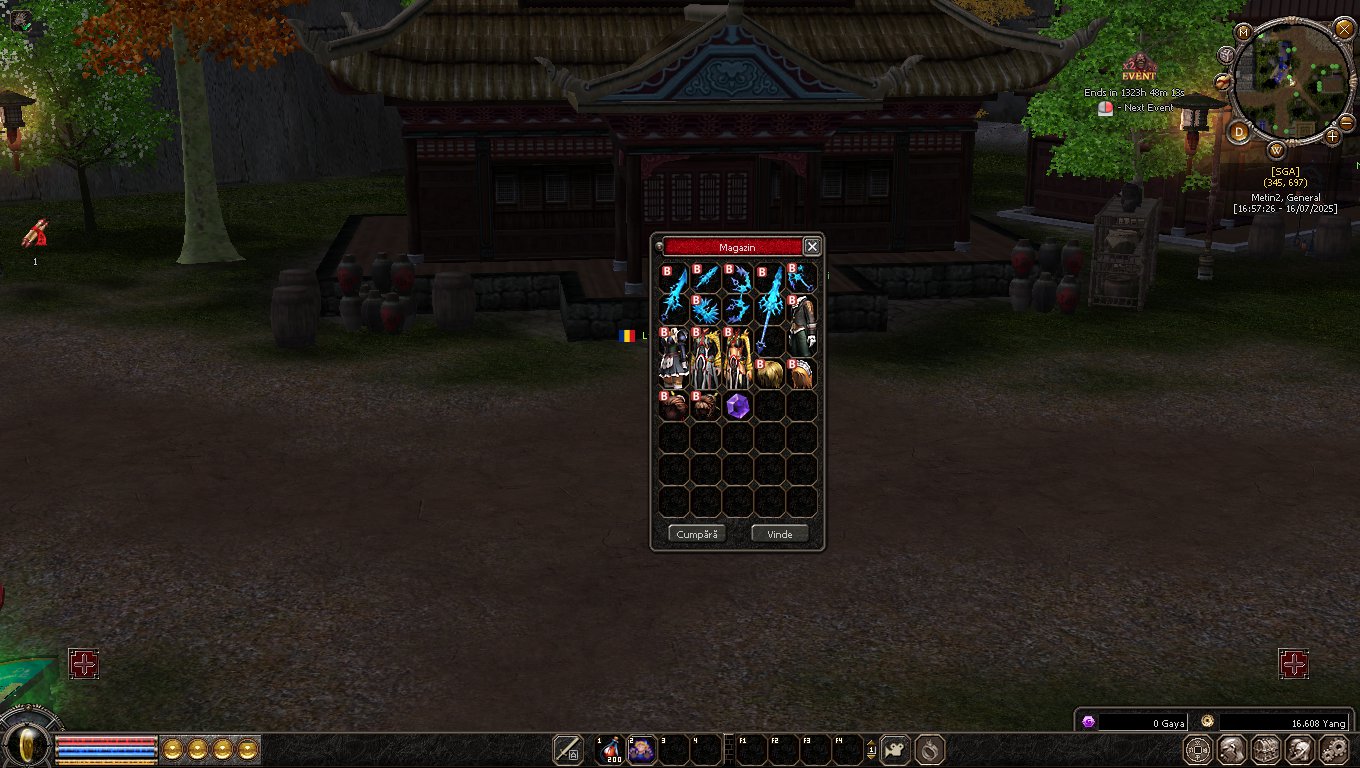The image size is (1360, 768).
Task: Click the minimap D button
Action: click(x=1240, y=131)
